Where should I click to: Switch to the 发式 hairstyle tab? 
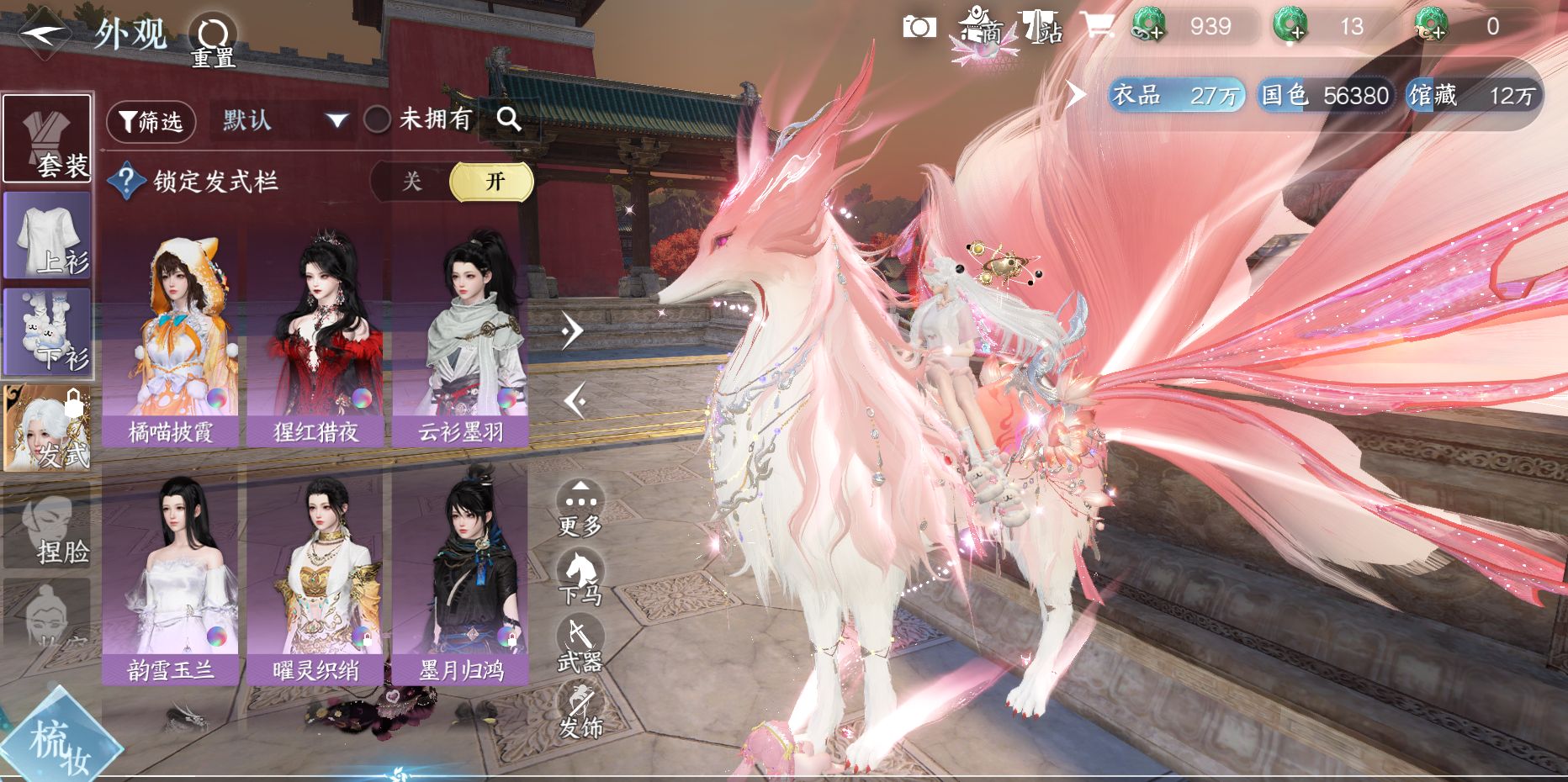pyautogui.click(x=48, y=429)
